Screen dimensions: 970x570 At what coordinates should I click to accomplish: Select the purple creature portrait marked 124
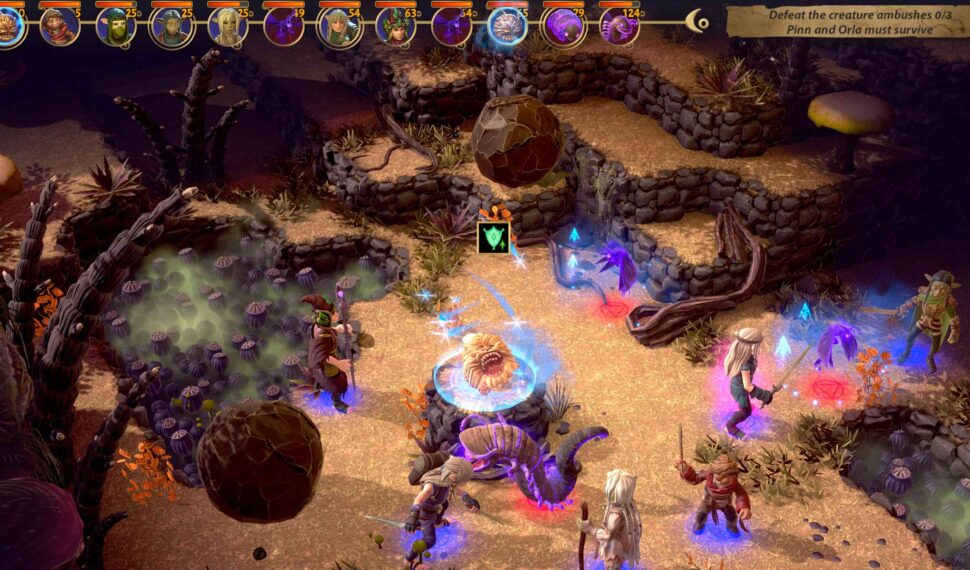click(x=620, y=26)
